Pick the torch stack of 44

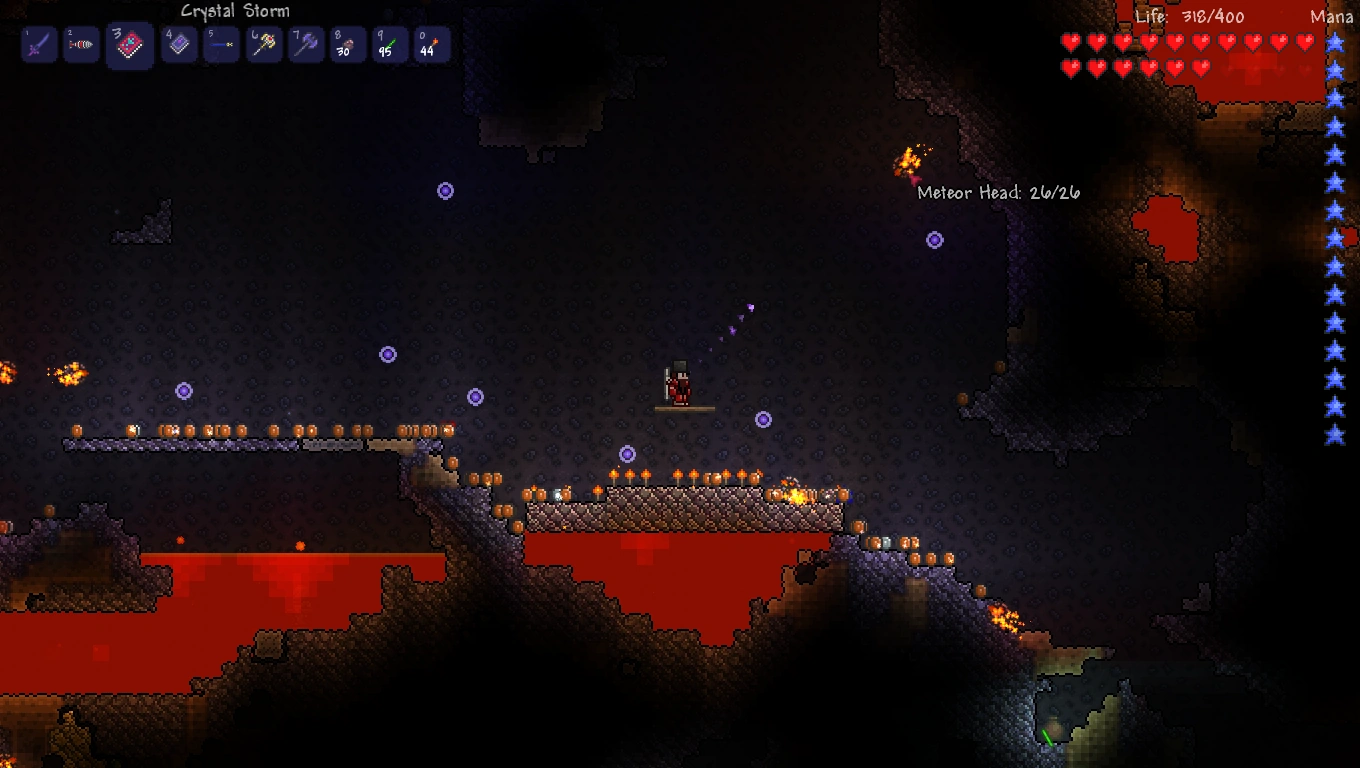[x=432, y=45]
